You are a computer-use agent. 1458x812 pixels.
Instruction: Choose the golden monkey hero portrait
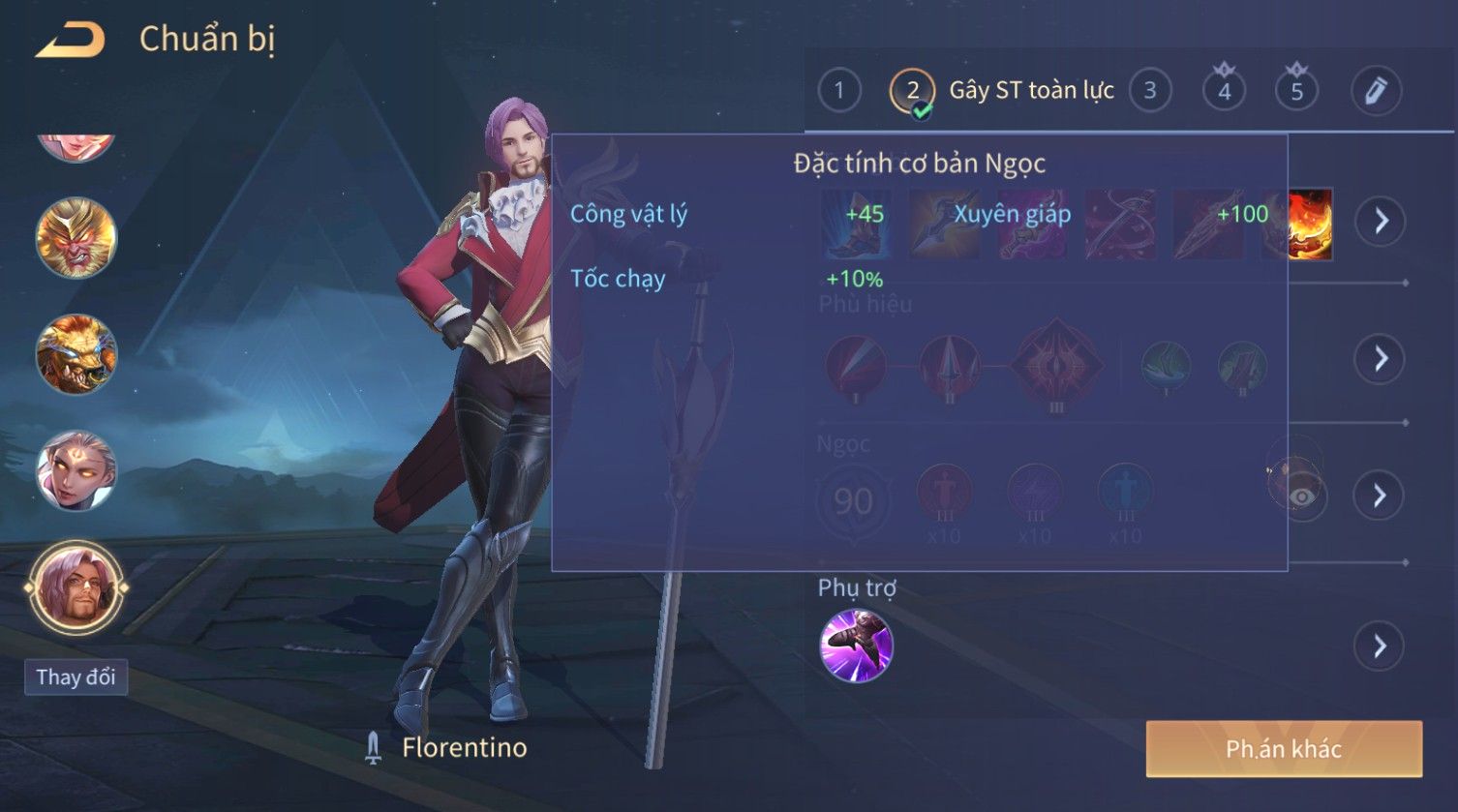tap(76, 238)
